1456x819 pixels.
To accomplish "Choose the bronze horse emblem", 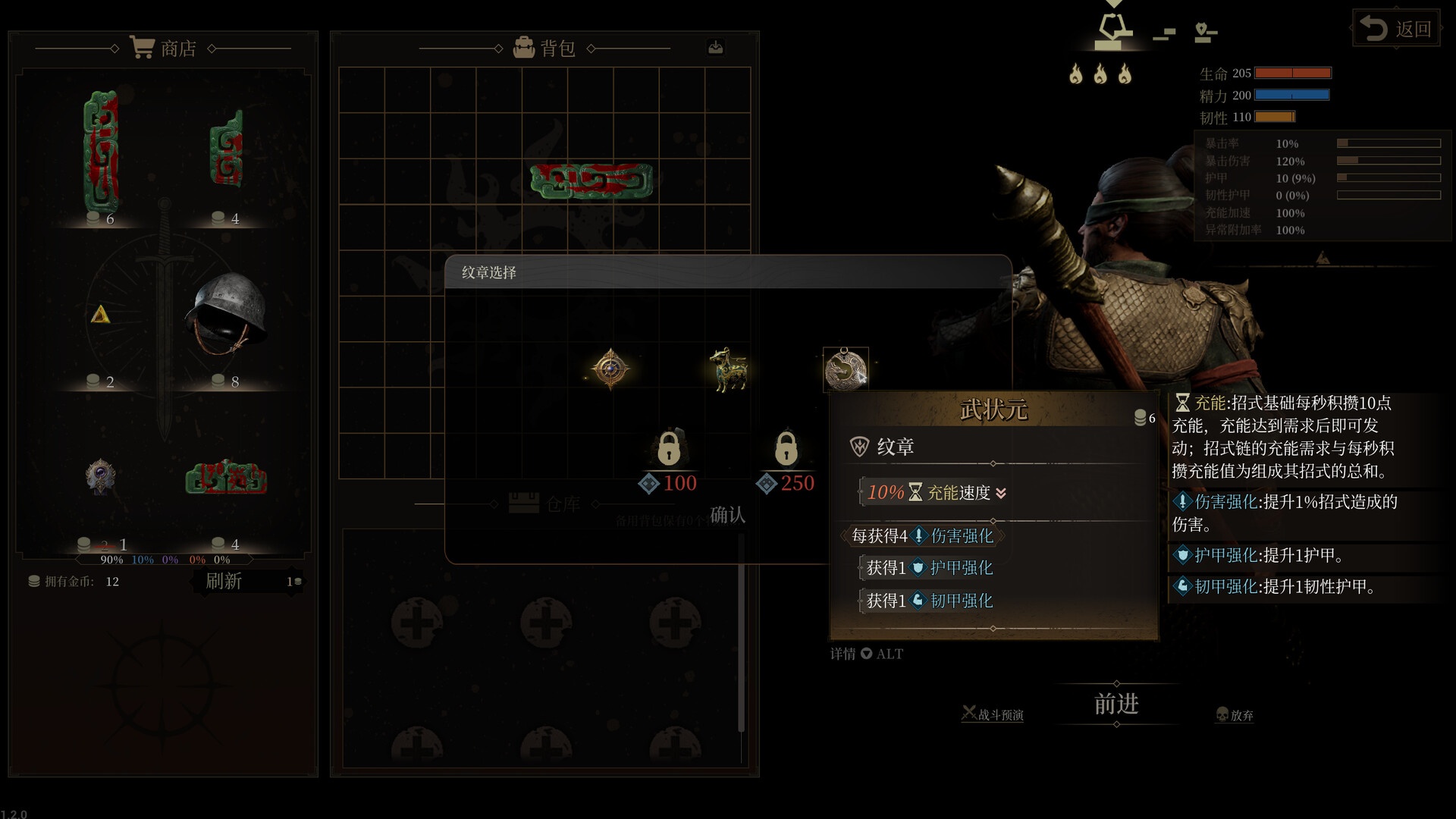I will click(x=728, y=369).
